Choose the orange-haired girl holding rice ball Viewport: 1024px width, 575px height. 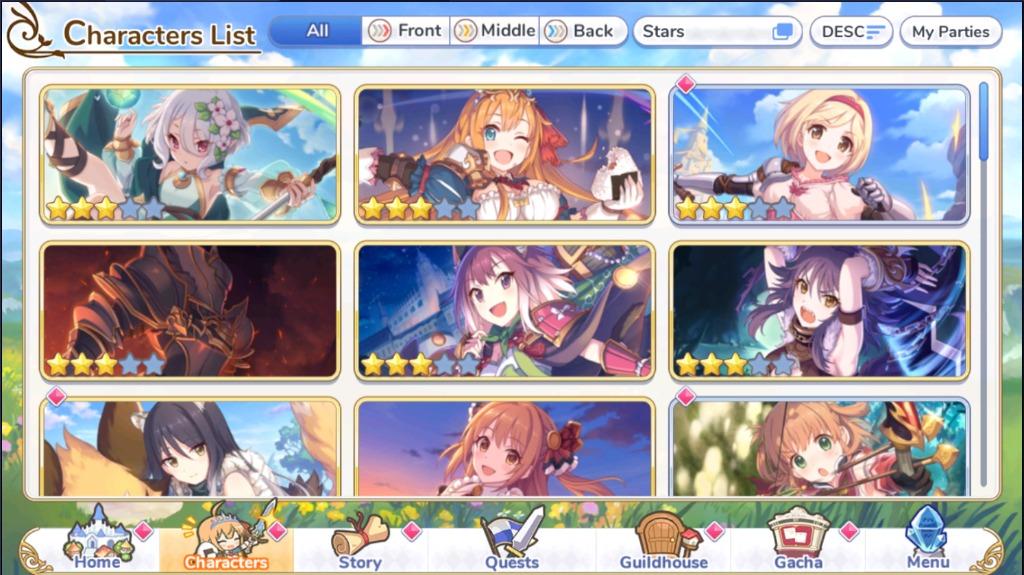pos(505,153)
